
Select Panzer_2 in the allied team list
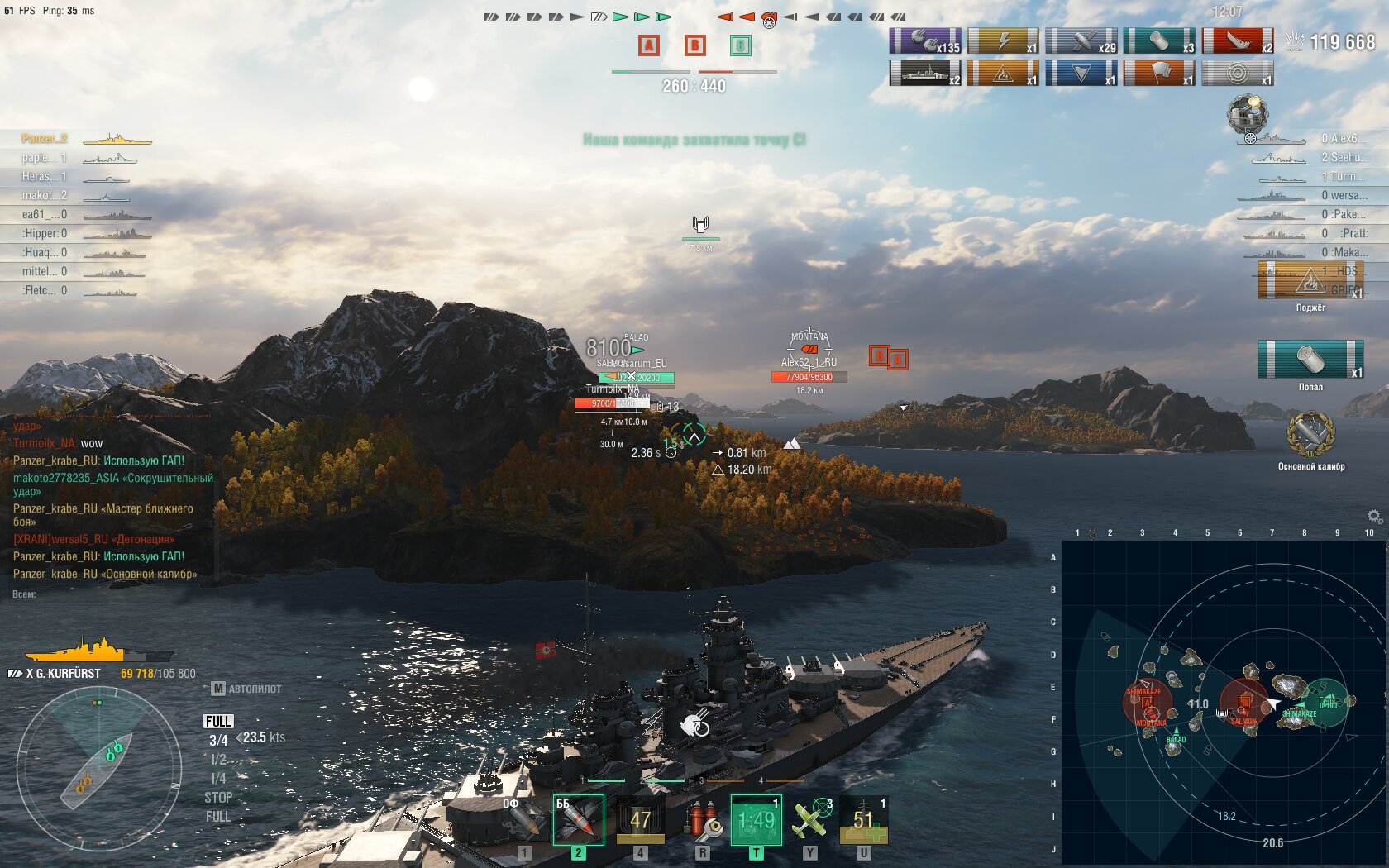click(x=45, y=138)
